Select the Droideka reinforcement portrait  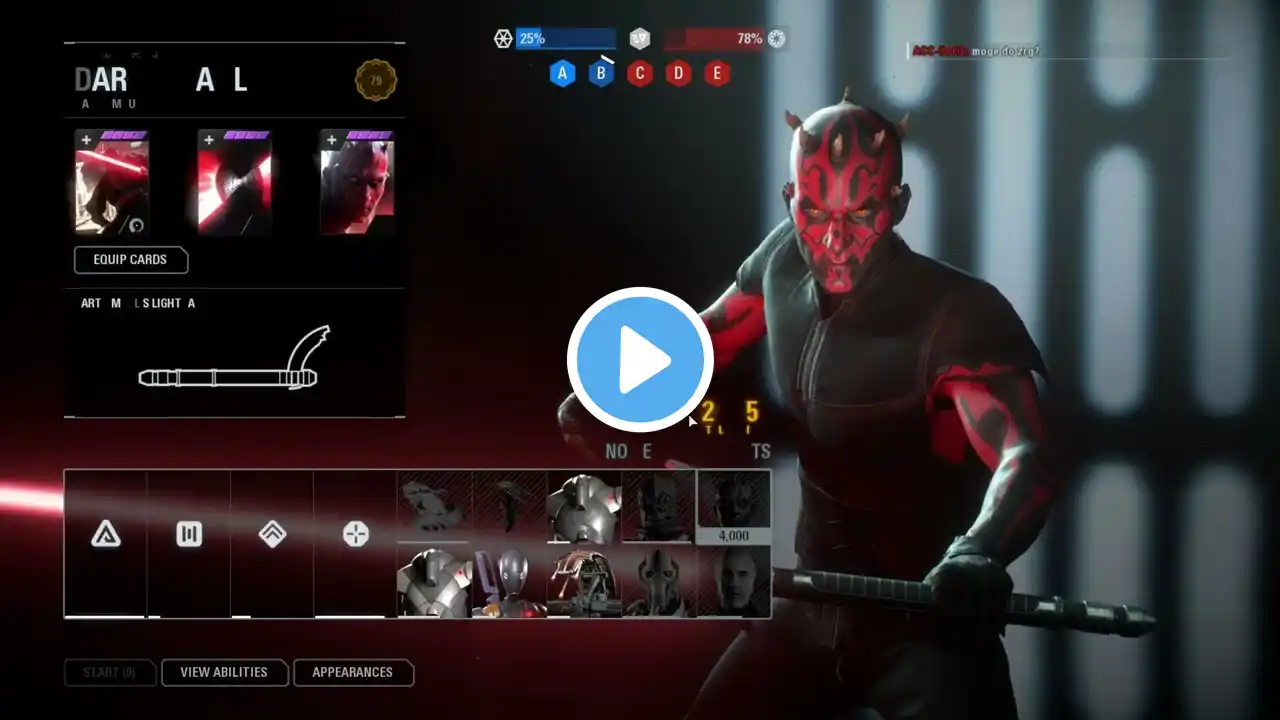pos(584,581)
